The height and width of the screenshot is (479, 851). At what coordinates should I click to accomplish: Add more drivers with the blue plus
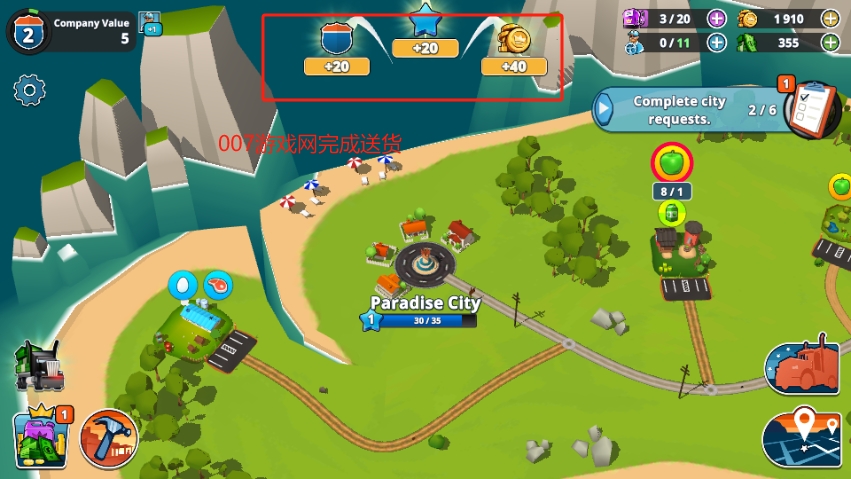click(x=717, y=42)
